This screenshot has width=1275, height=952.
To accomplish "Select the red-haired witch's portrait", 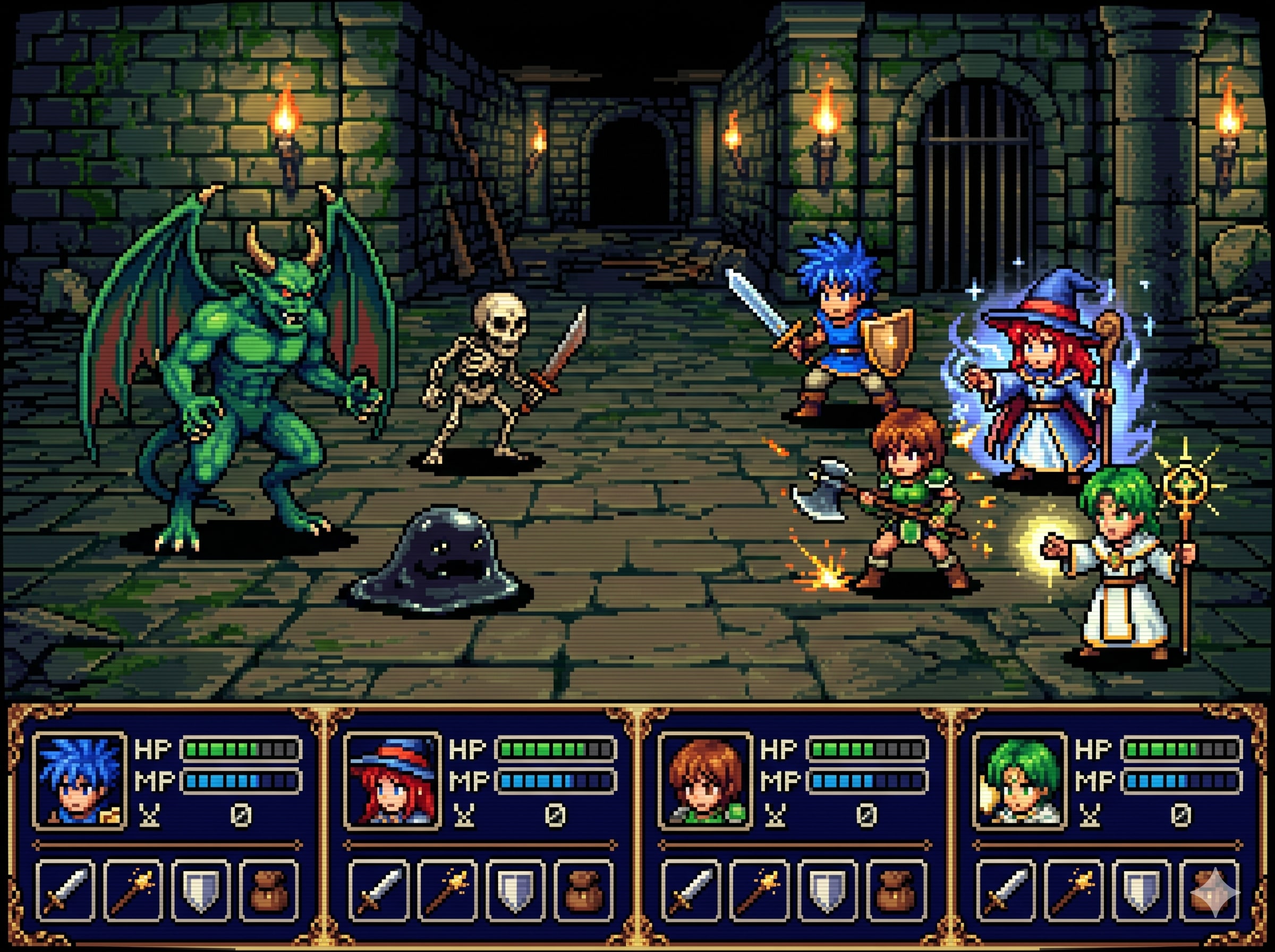I will (393, 781).
